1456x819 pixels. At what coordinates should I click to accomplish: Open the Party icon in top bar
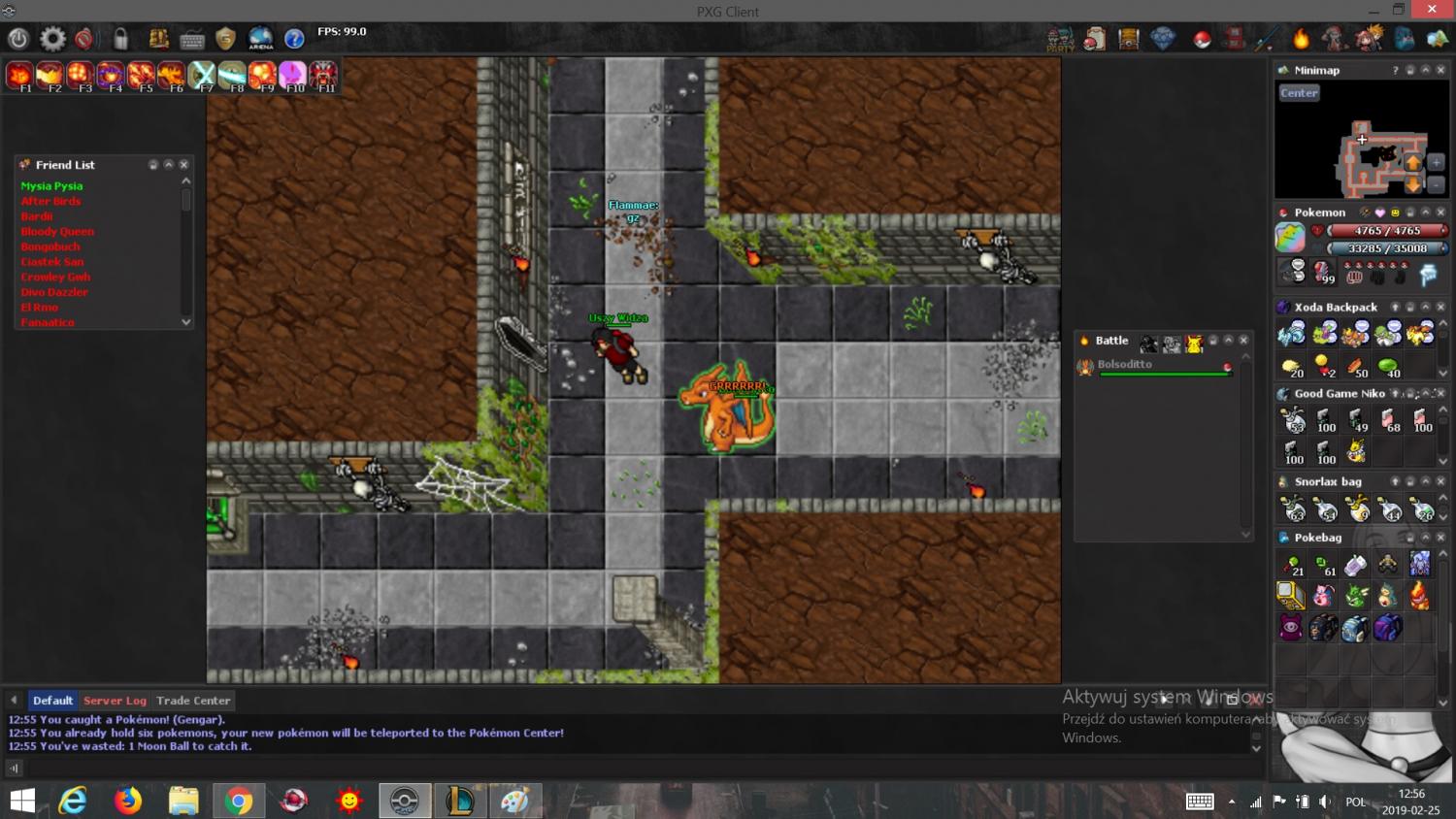pos(1060,39)
